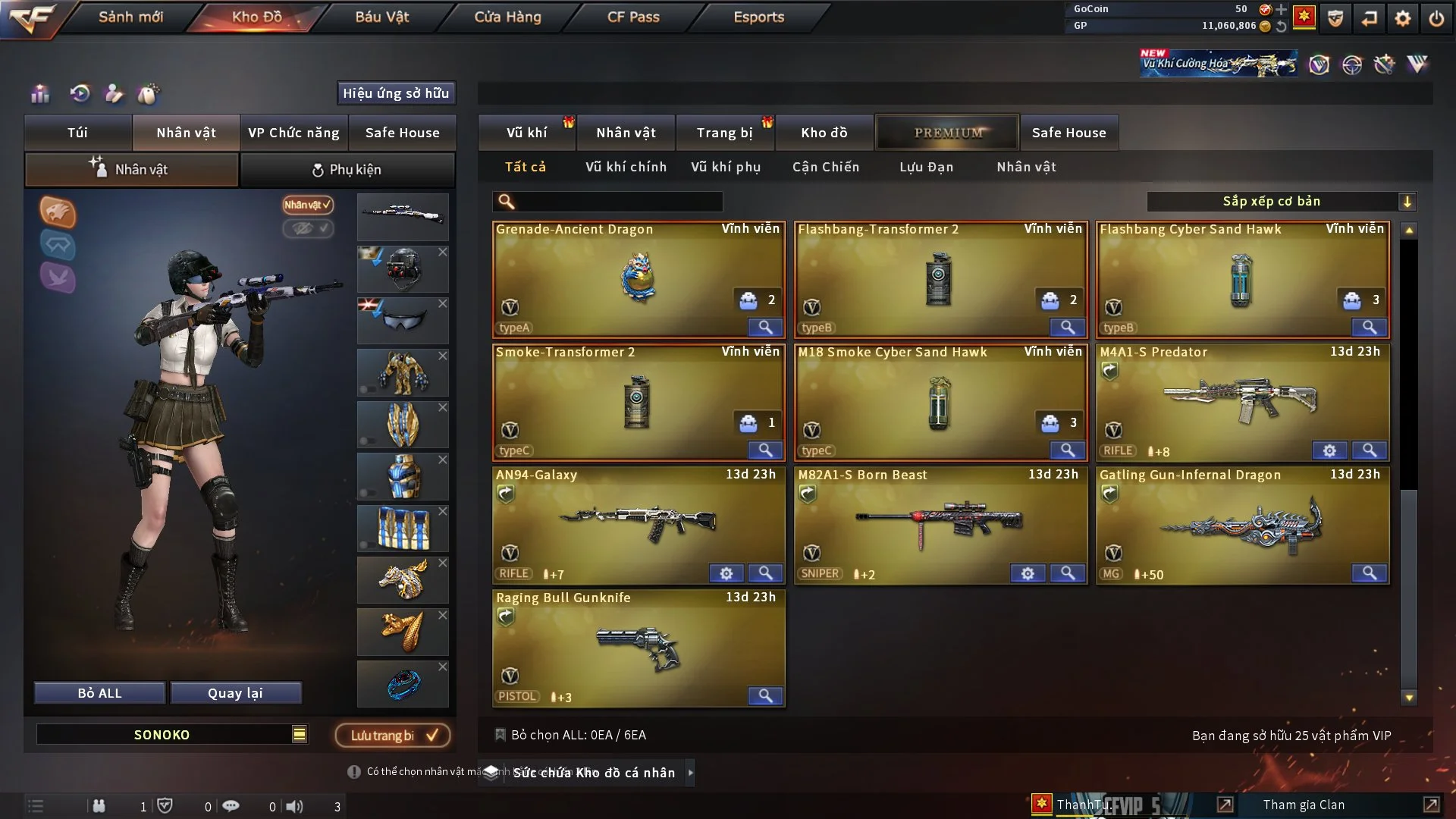Choose the M4A1-S Predator rifle
1456x819 pixels.
(1241, 402)
